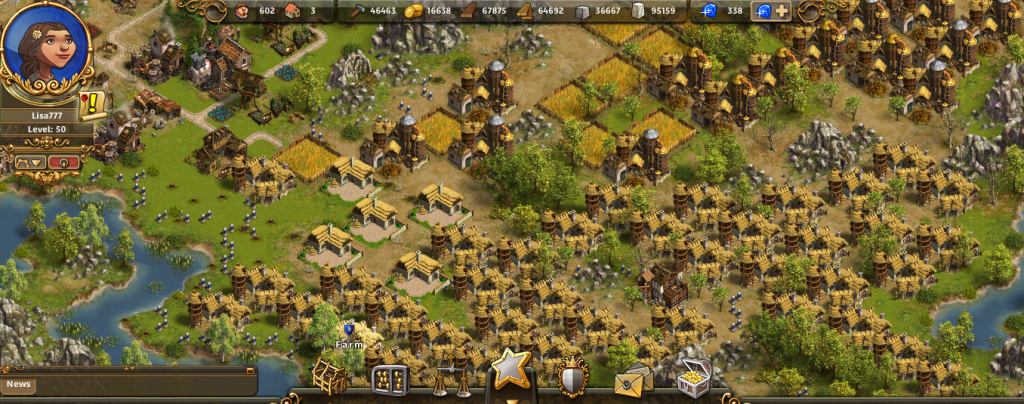Click the red button under the level panel
This screenshot has height=404, width=1024.
pos(65,160)
